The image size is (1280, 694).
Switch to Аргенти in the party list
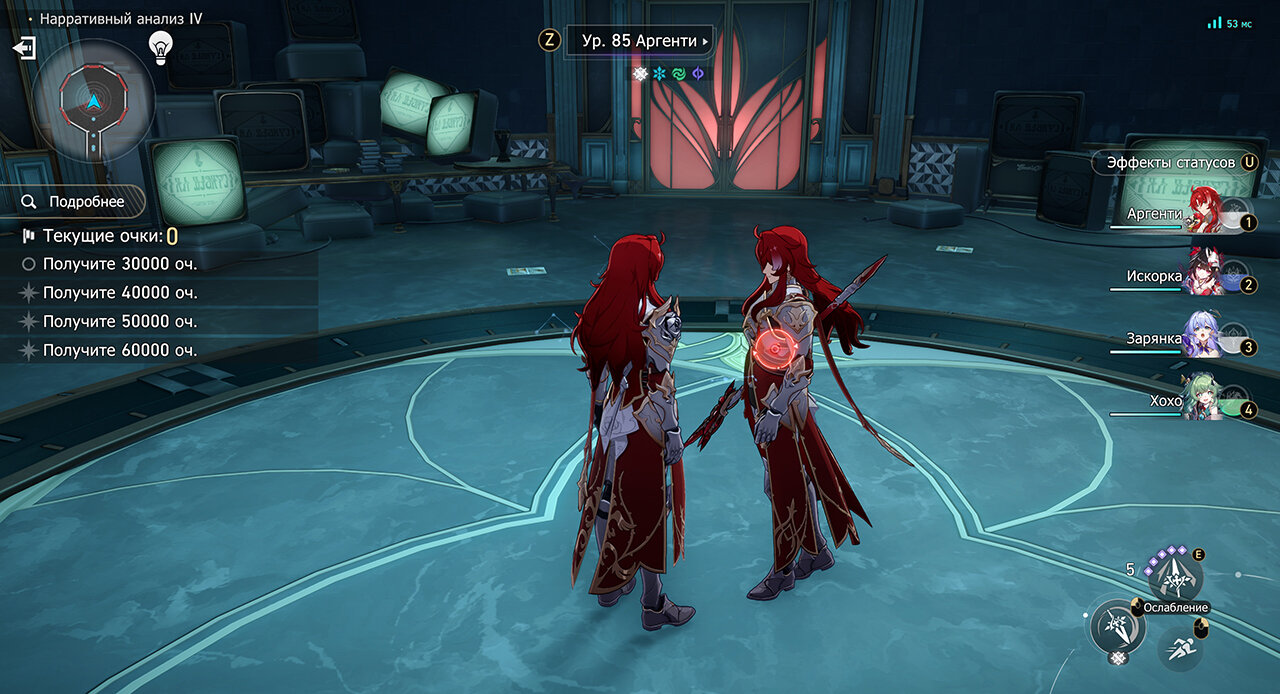(x=1208, y=214)
